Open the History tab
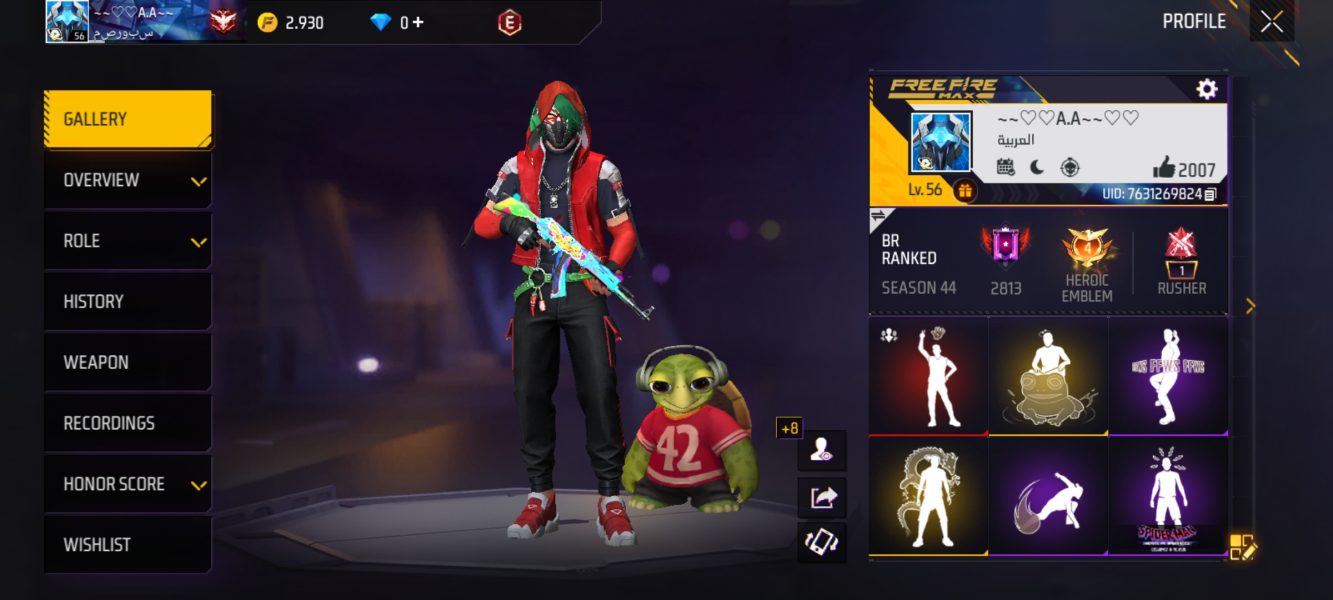The height and width of the screenshot is (600, 1333). 127,302
